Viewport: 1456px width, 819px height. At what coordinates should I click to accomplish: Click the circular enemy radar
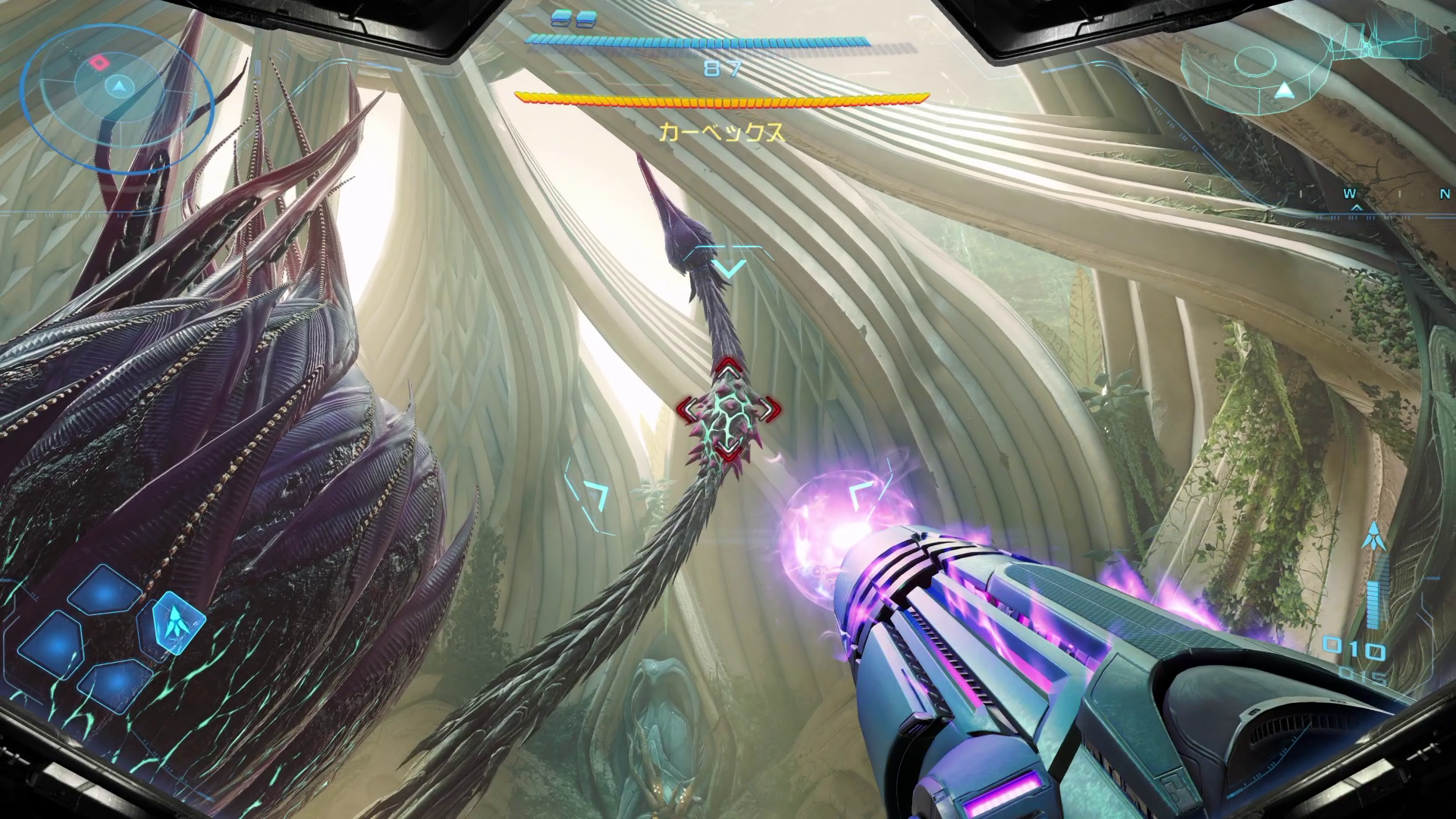pyautogui.click(x=115, y=89)
